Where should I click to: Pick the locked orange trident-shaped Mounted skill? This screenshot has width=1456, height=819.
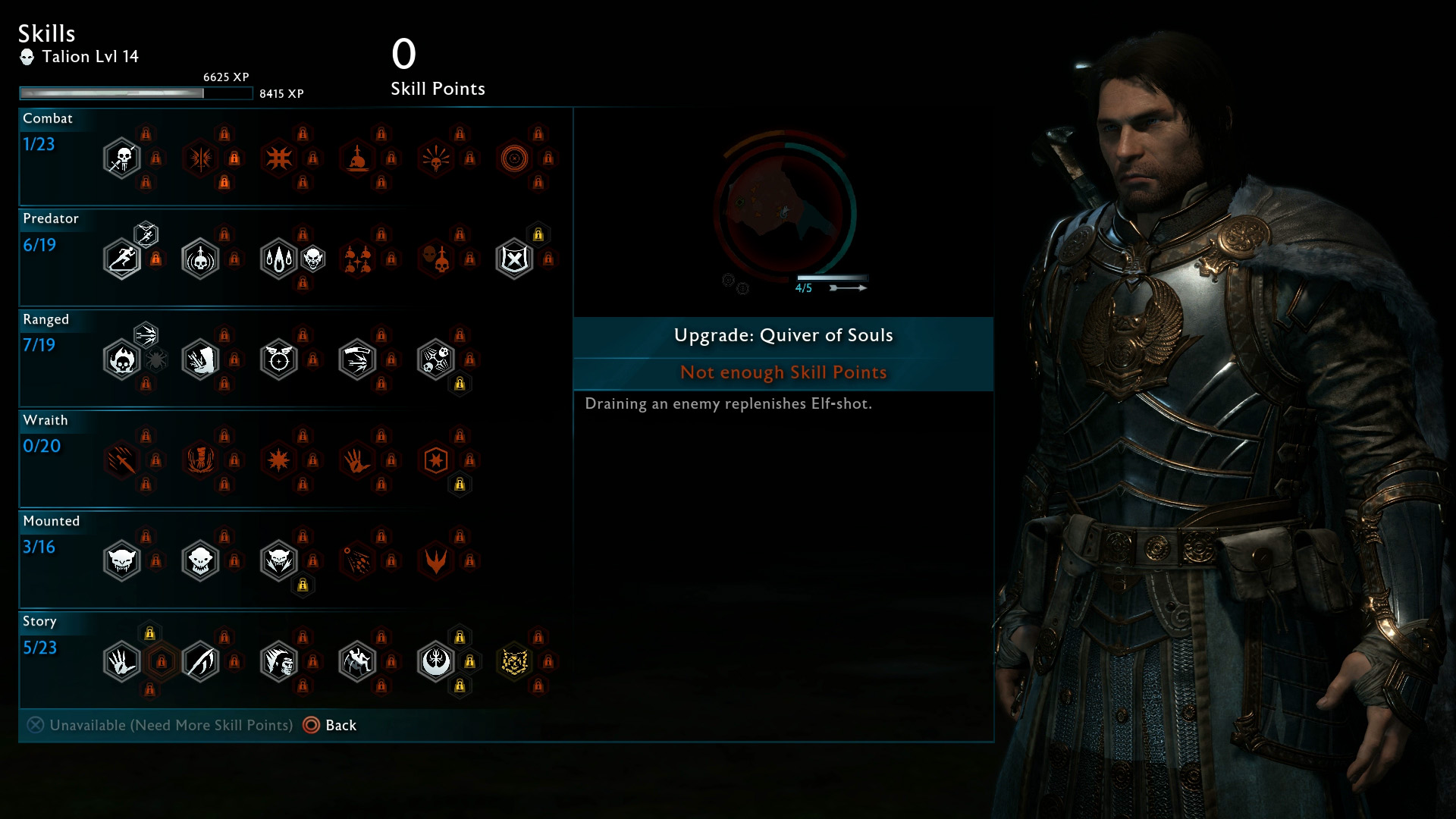[436, 561]
